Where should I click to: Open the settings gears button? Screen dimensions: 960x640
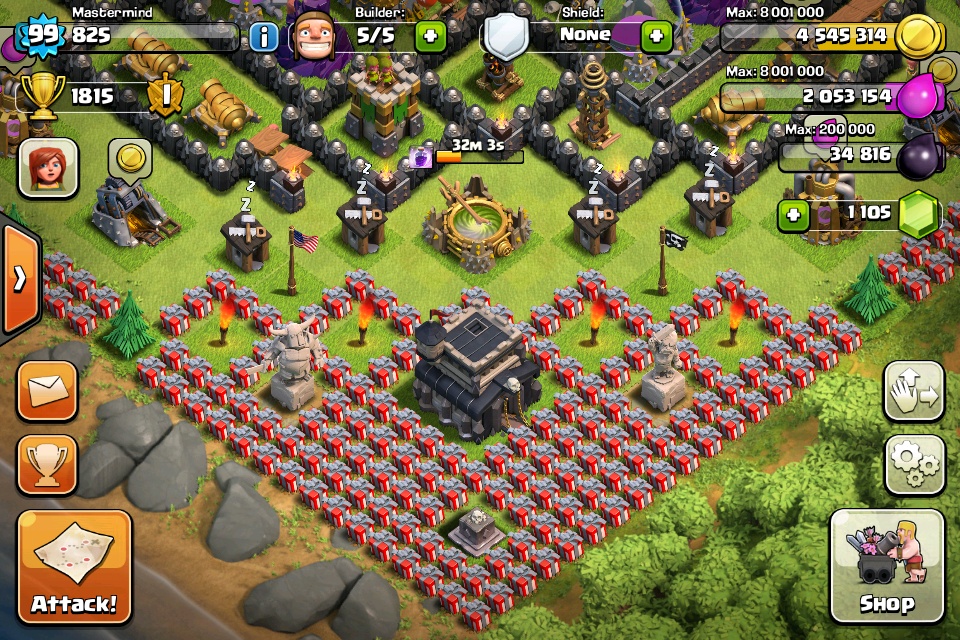tap(914, 464)
